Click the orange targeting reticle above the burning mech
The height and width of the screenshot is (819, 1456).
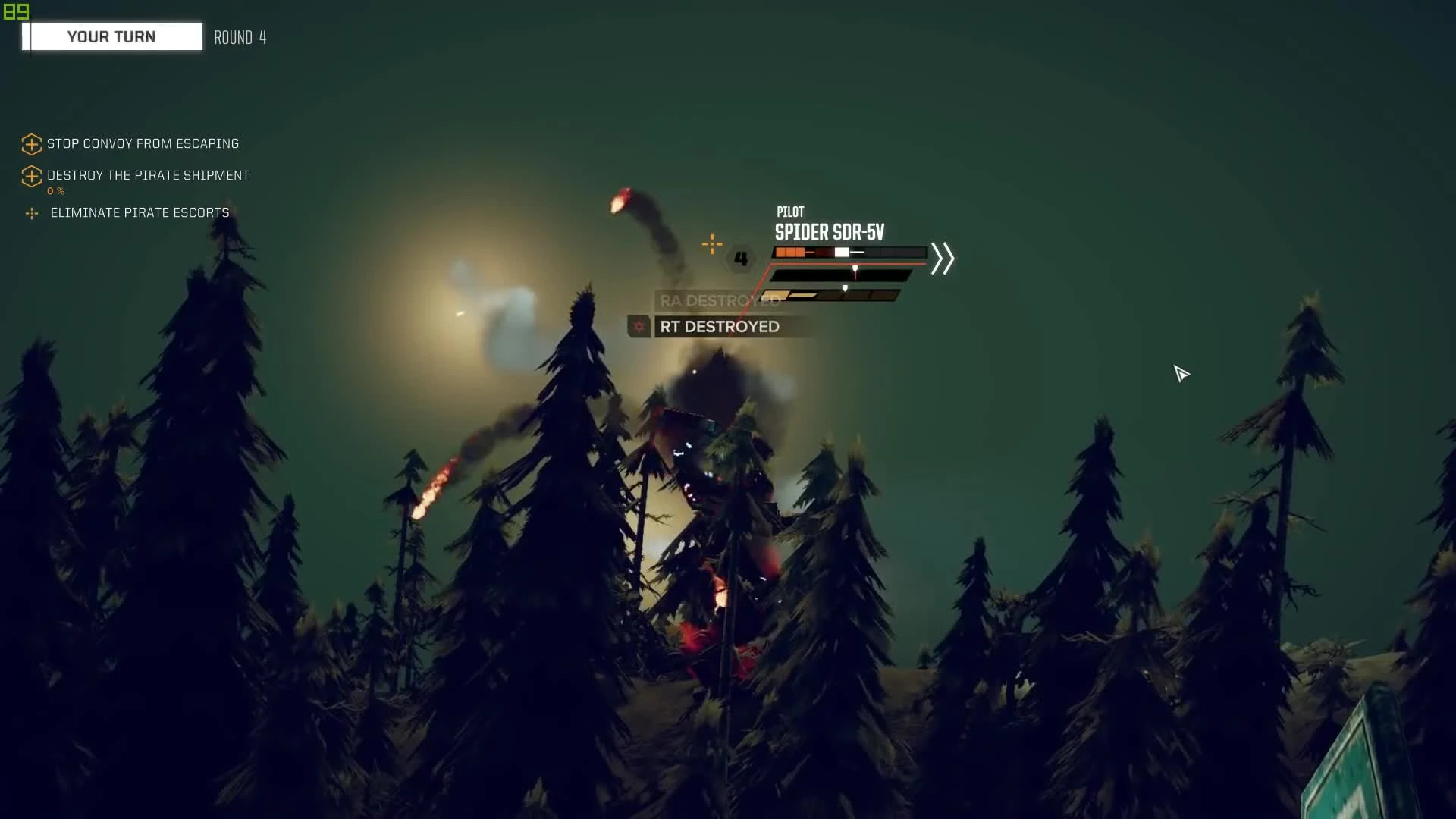pos(712,244)
